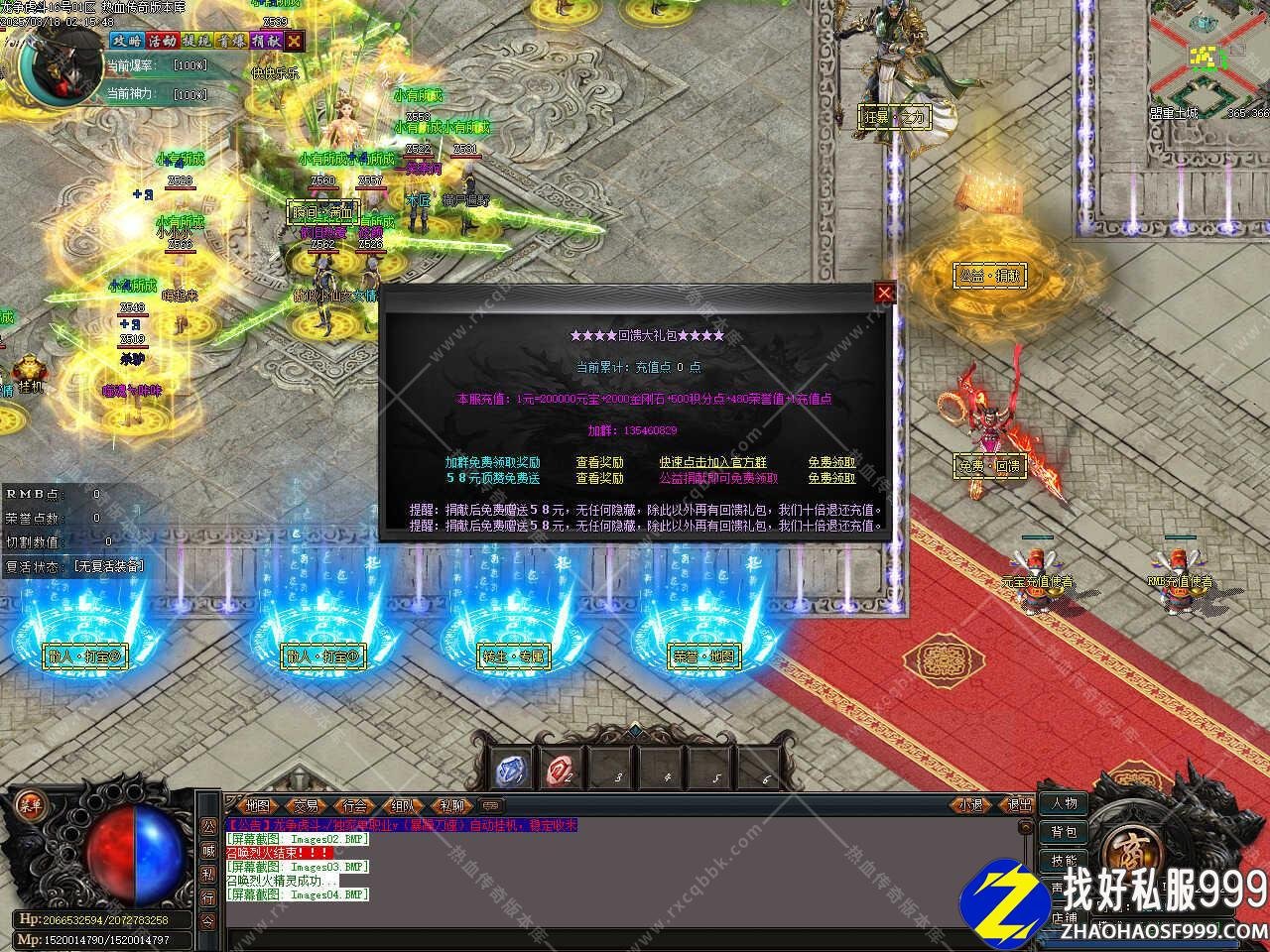Close the 回馈大礼包 dialog
The width and height of the screenshot is (1270, 952).
(x=884, y=292)
